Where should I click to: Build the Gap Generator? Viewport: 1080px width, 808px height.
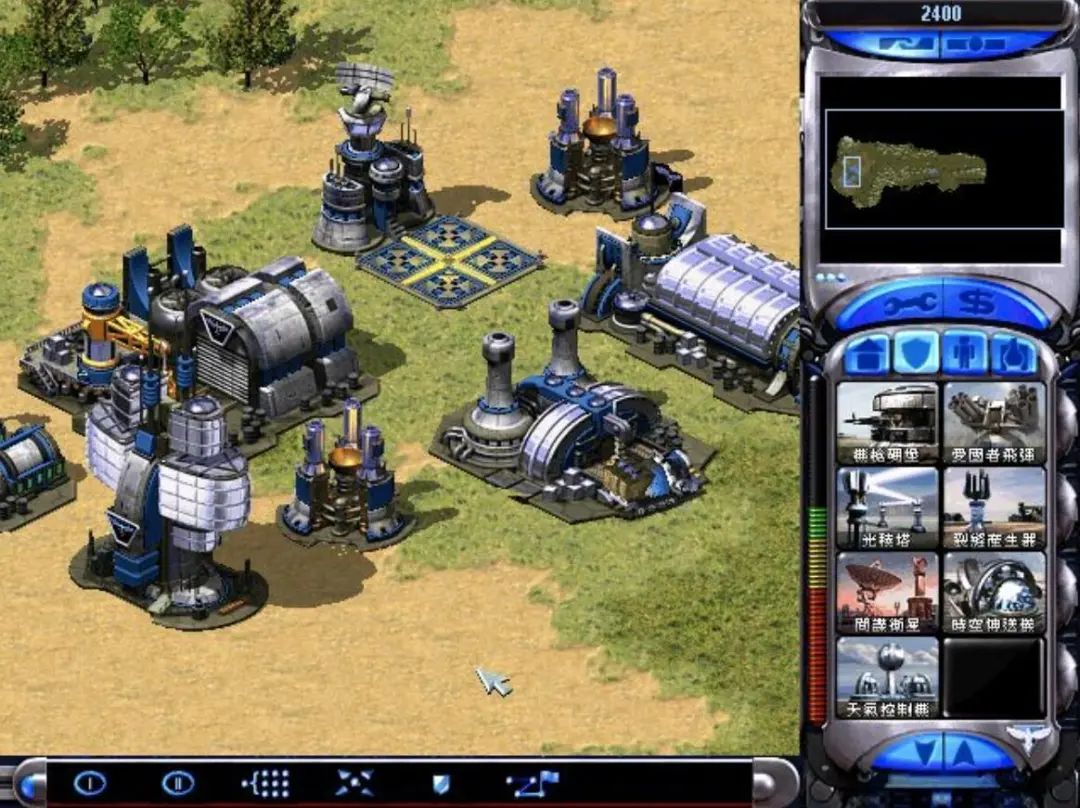[994, 508]
